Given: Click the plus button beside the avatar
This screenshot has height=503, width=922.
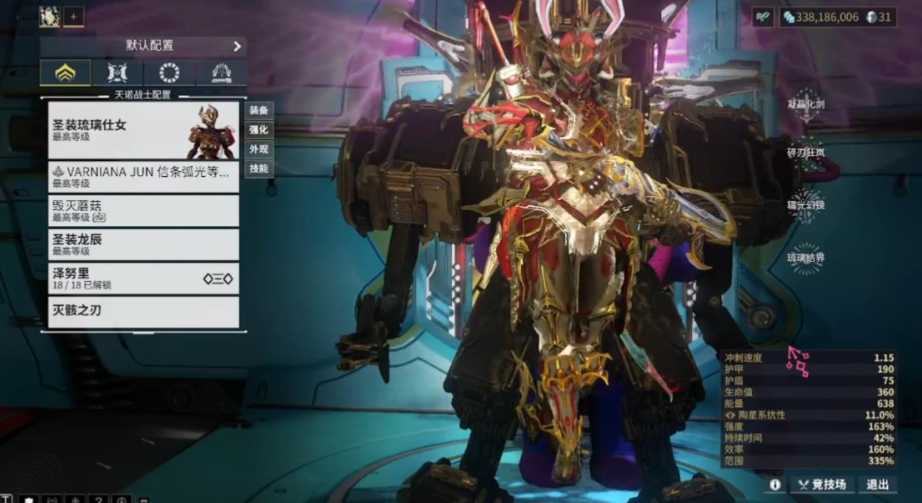Looking at the screenshot, I should tap(74, 16).
